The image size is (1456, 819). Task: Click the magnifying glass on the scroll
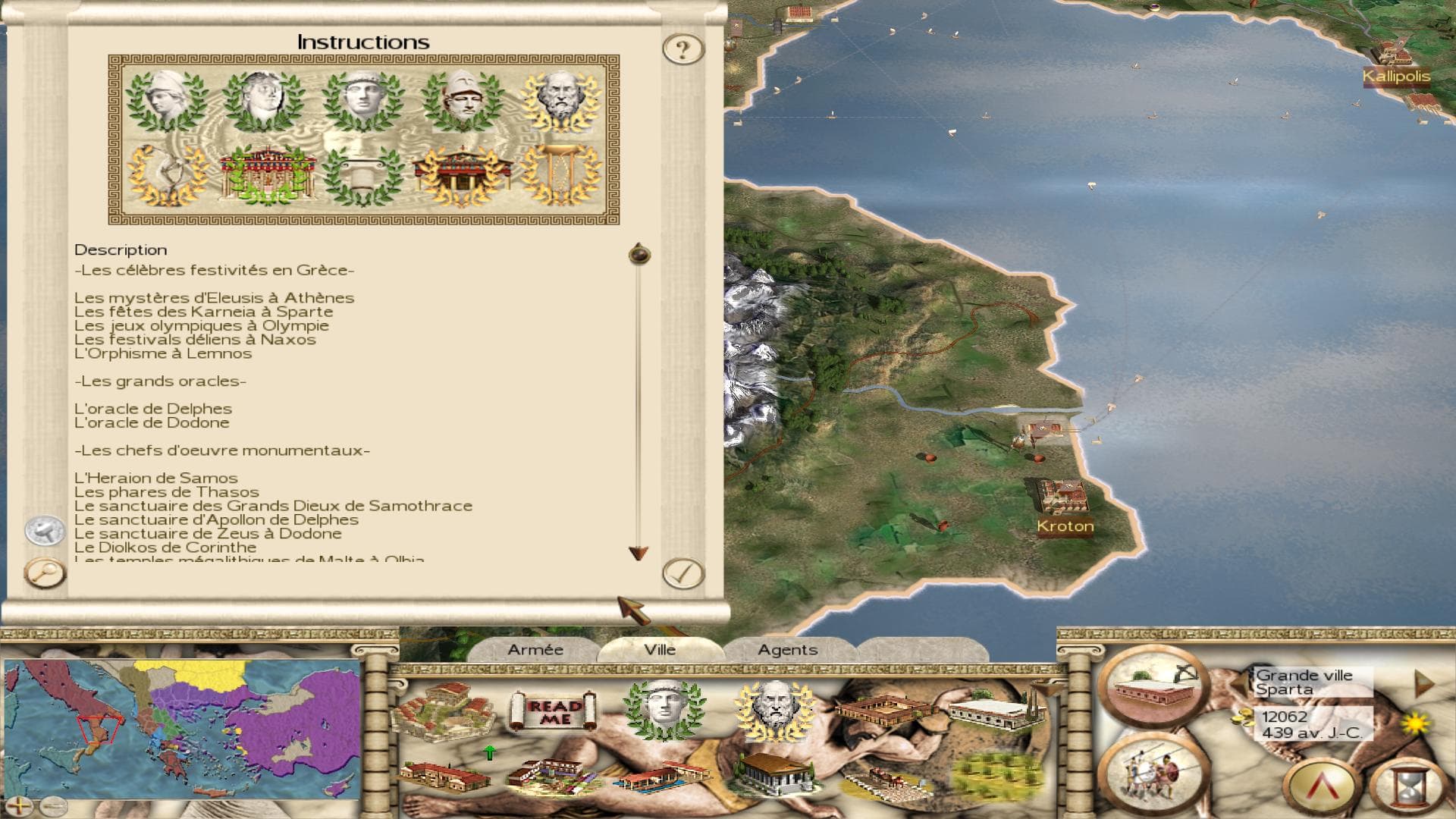(x=45, y=573)
